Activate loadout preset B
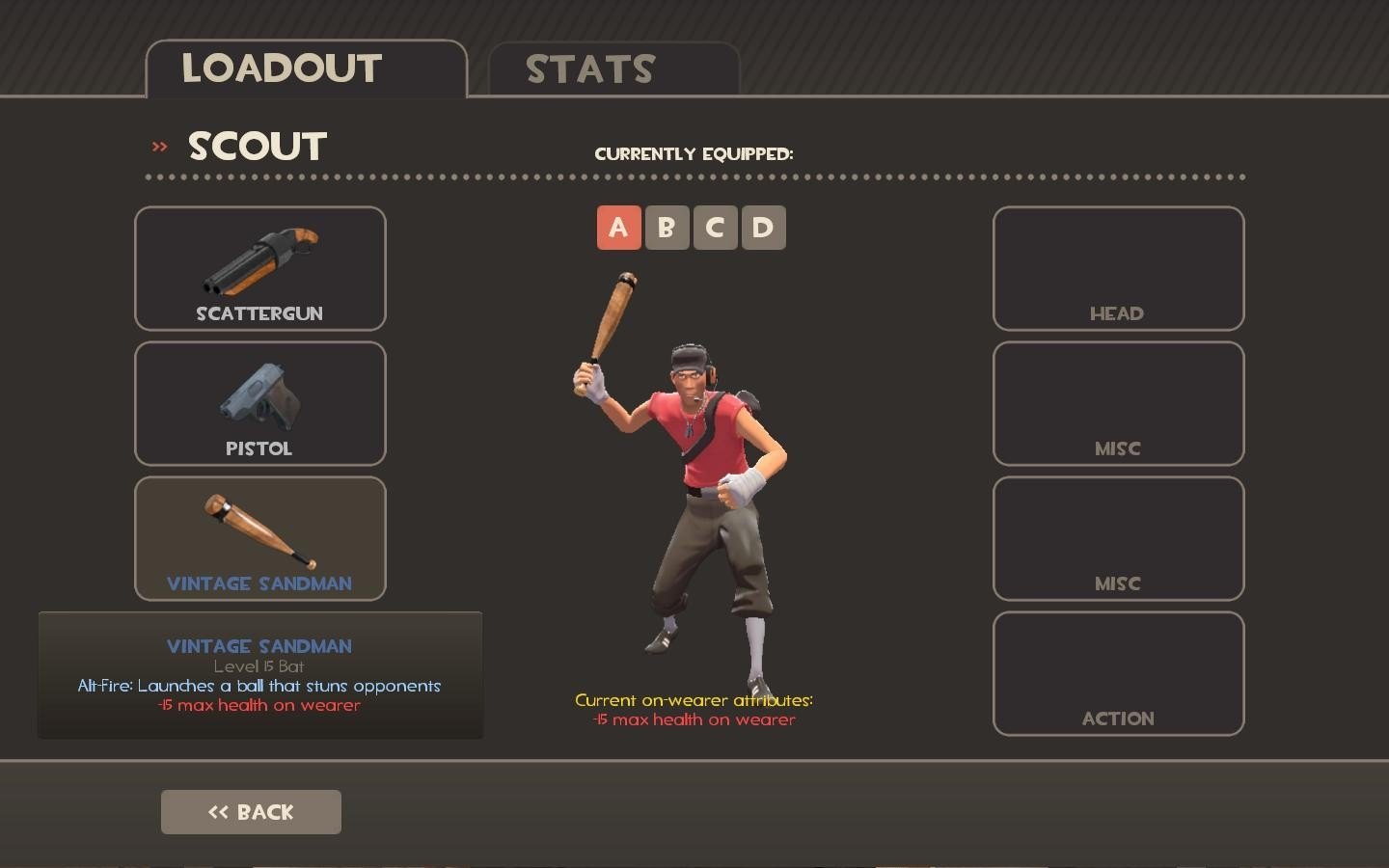1389x868 pixels. pos(667,228)
